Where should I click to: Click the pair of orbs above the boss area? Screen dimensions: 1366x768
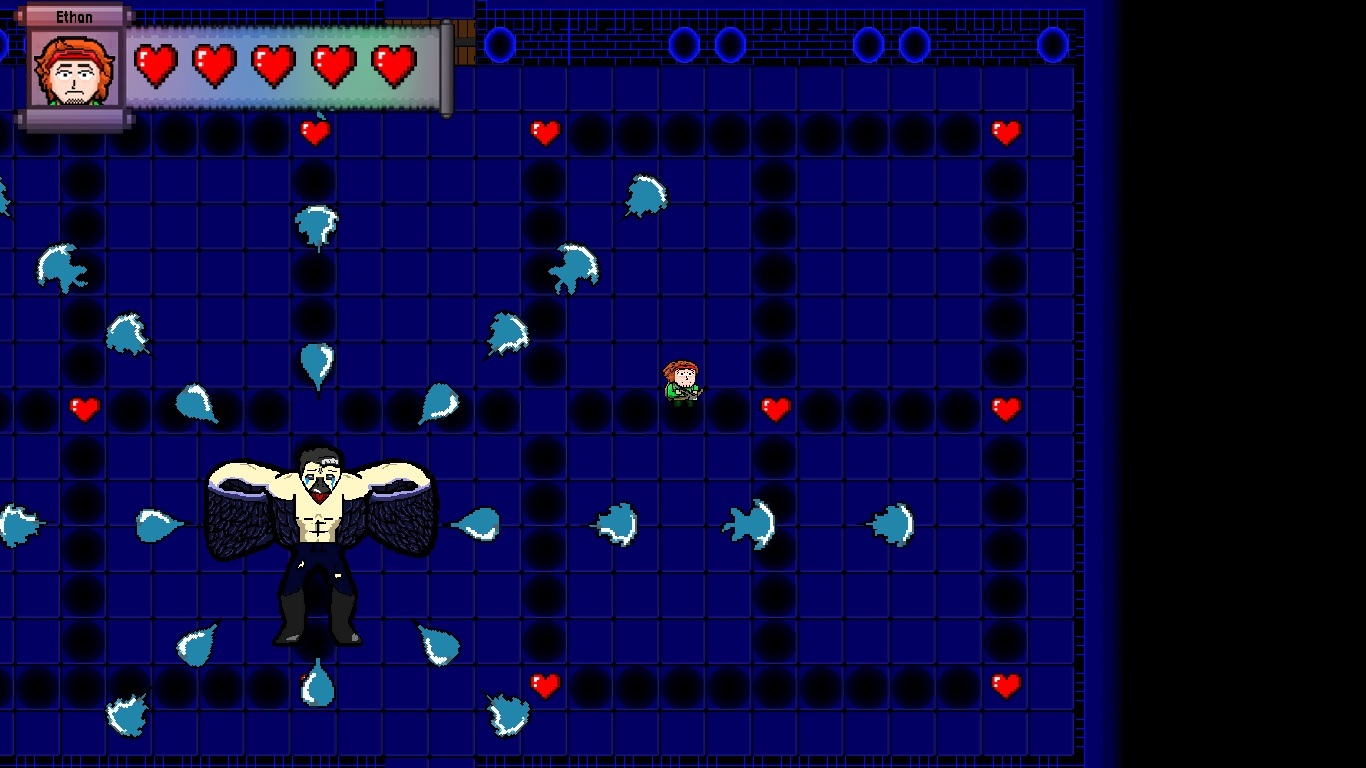705,45
